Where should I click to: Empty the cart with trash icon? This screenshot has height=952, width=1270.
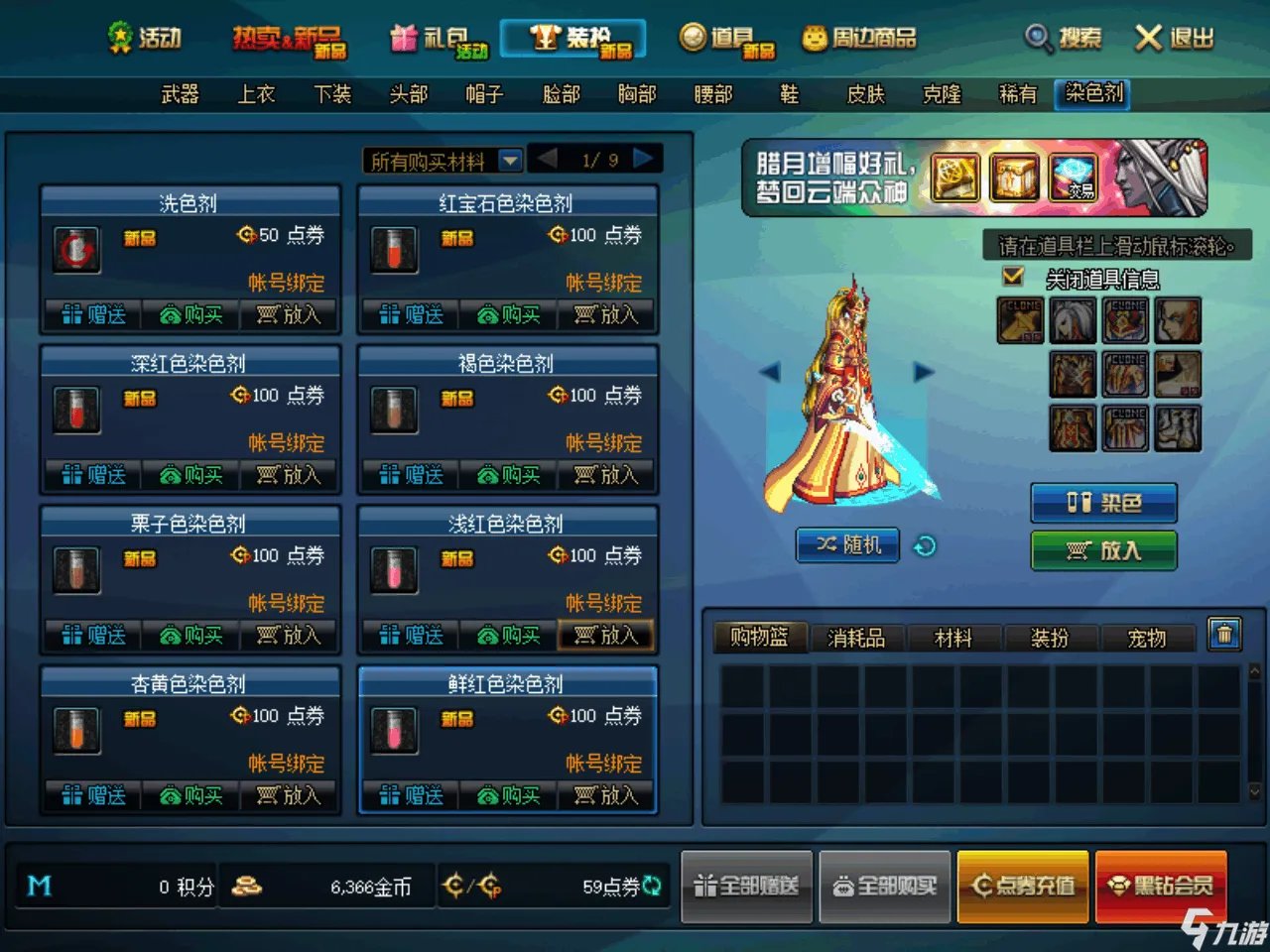1224,634
